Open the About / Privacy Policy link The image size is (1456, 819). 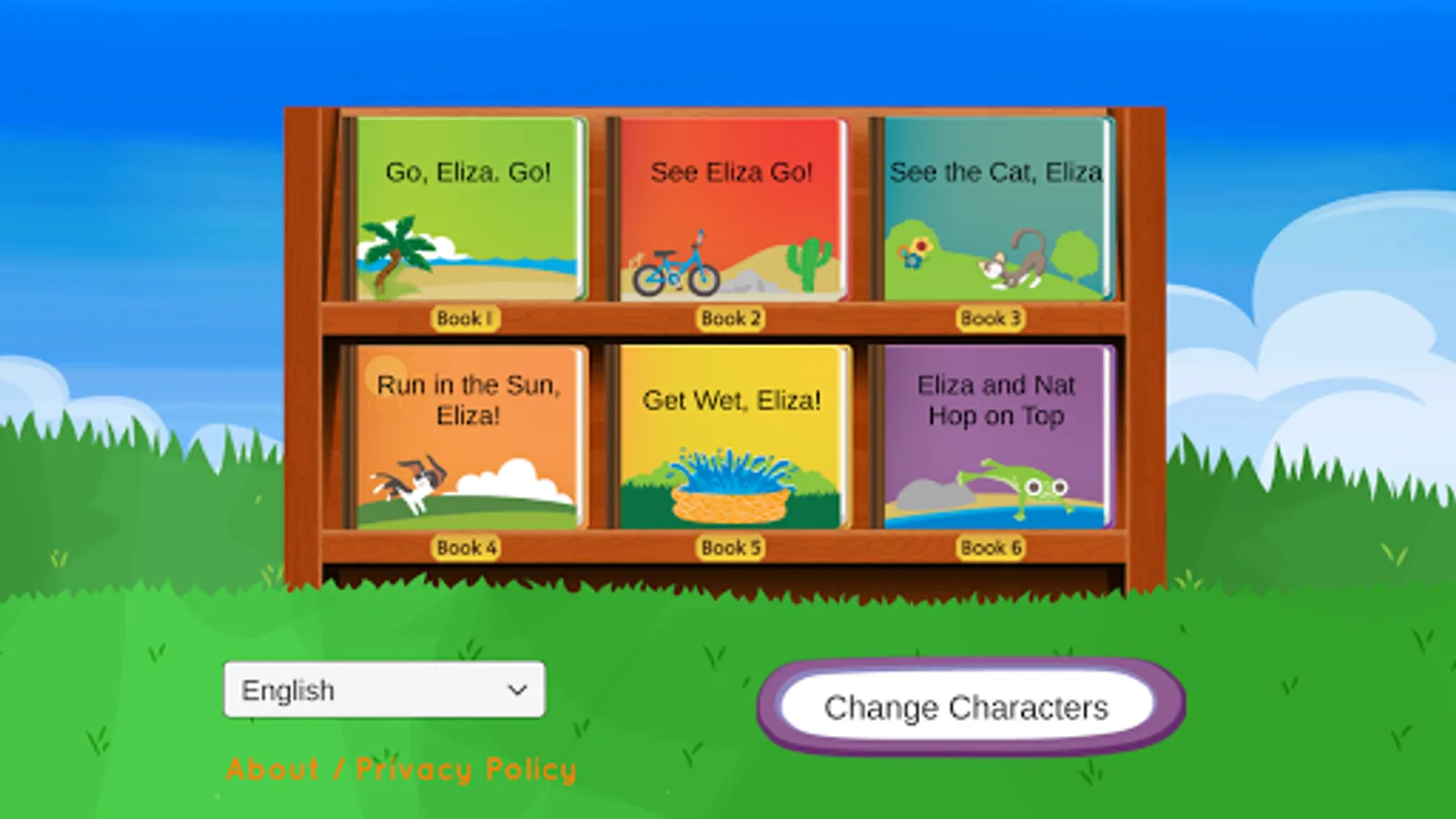[400, 769]
